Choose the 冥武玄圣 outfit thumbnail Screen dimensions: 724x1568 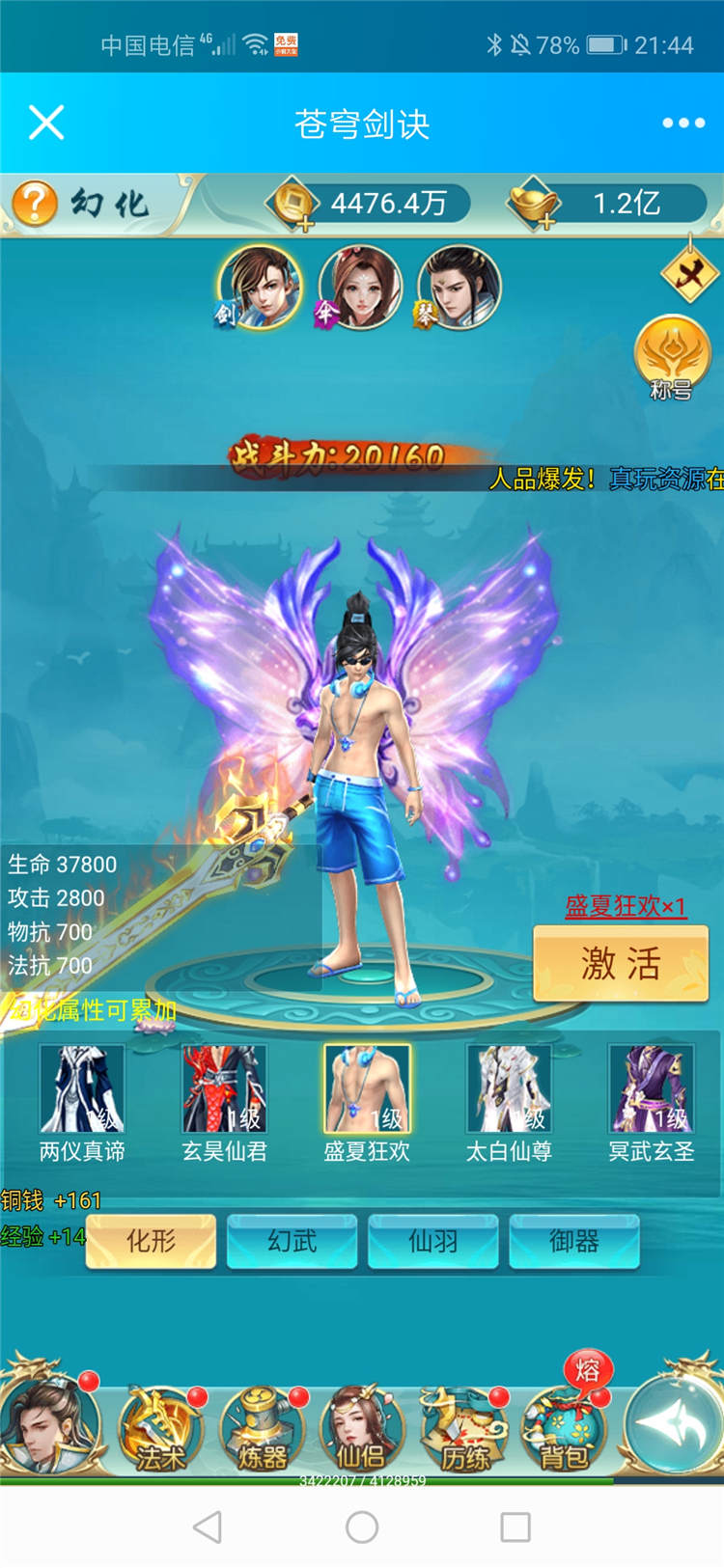click(x=651, y=1088)
